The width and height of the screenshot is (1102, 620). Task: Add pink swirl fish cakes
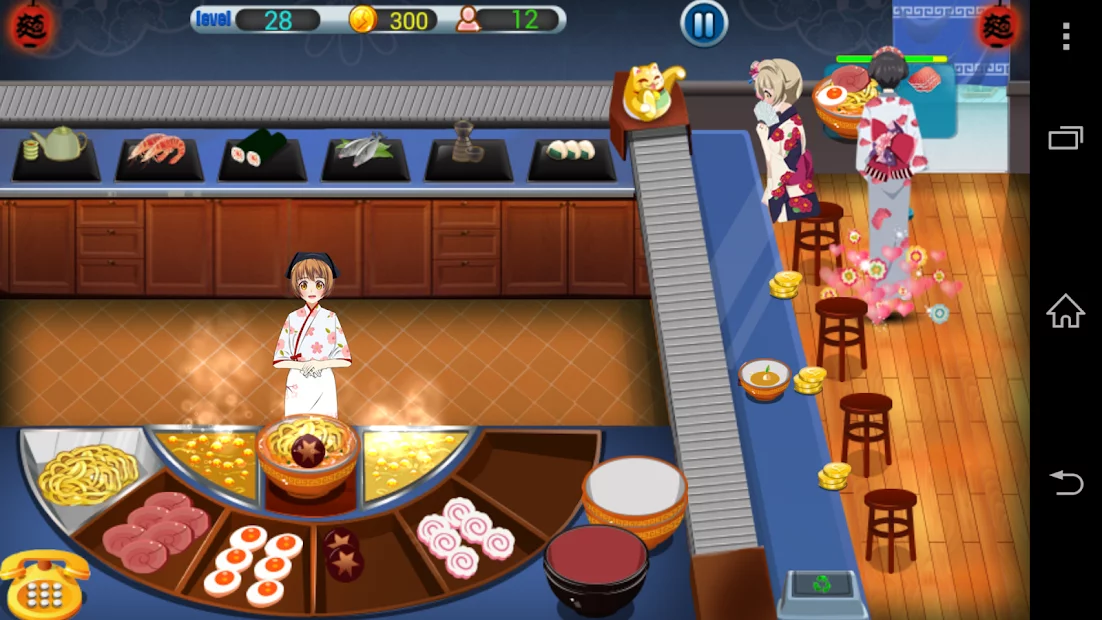(461, 536)
